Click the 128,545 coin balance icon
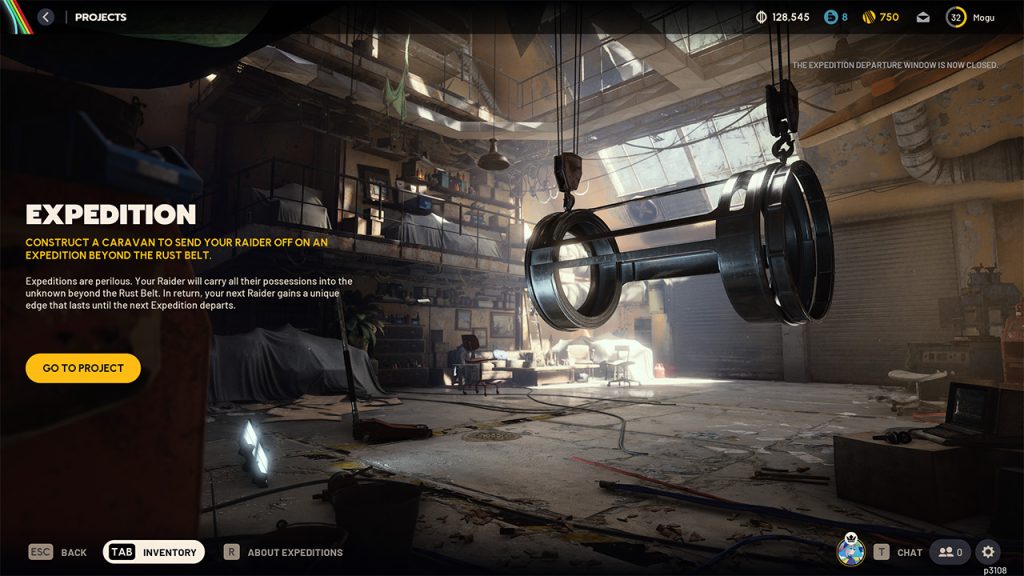The height and width of the screenshot is (576, 1024). (x=761, y=17)
